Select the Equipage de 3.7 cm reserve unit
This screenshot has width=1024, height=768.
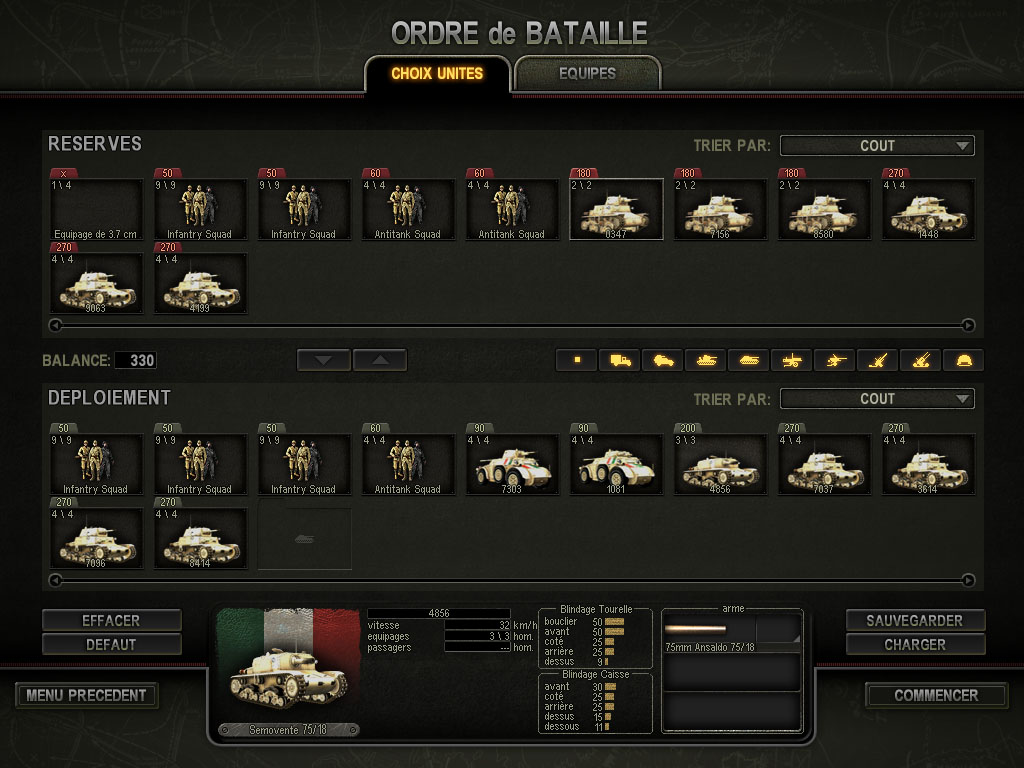coord(97,210)
